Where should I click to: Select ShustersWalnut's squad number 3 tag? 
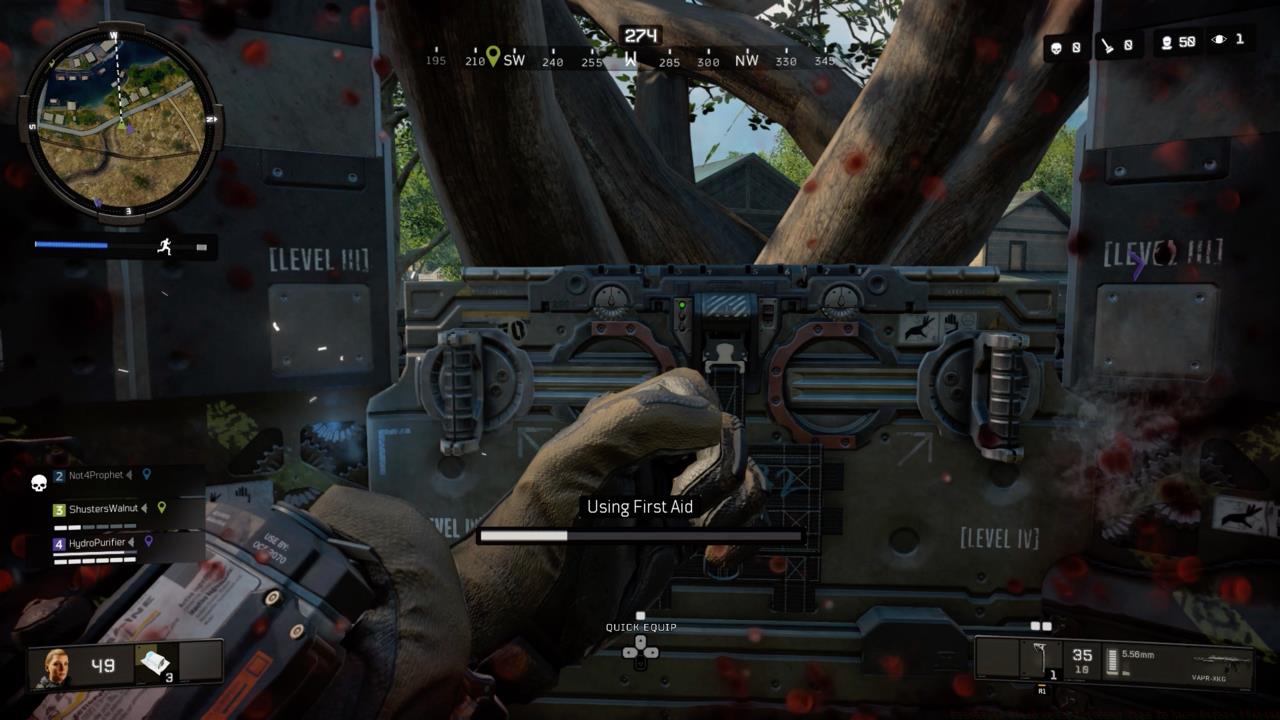coord(59,508)
